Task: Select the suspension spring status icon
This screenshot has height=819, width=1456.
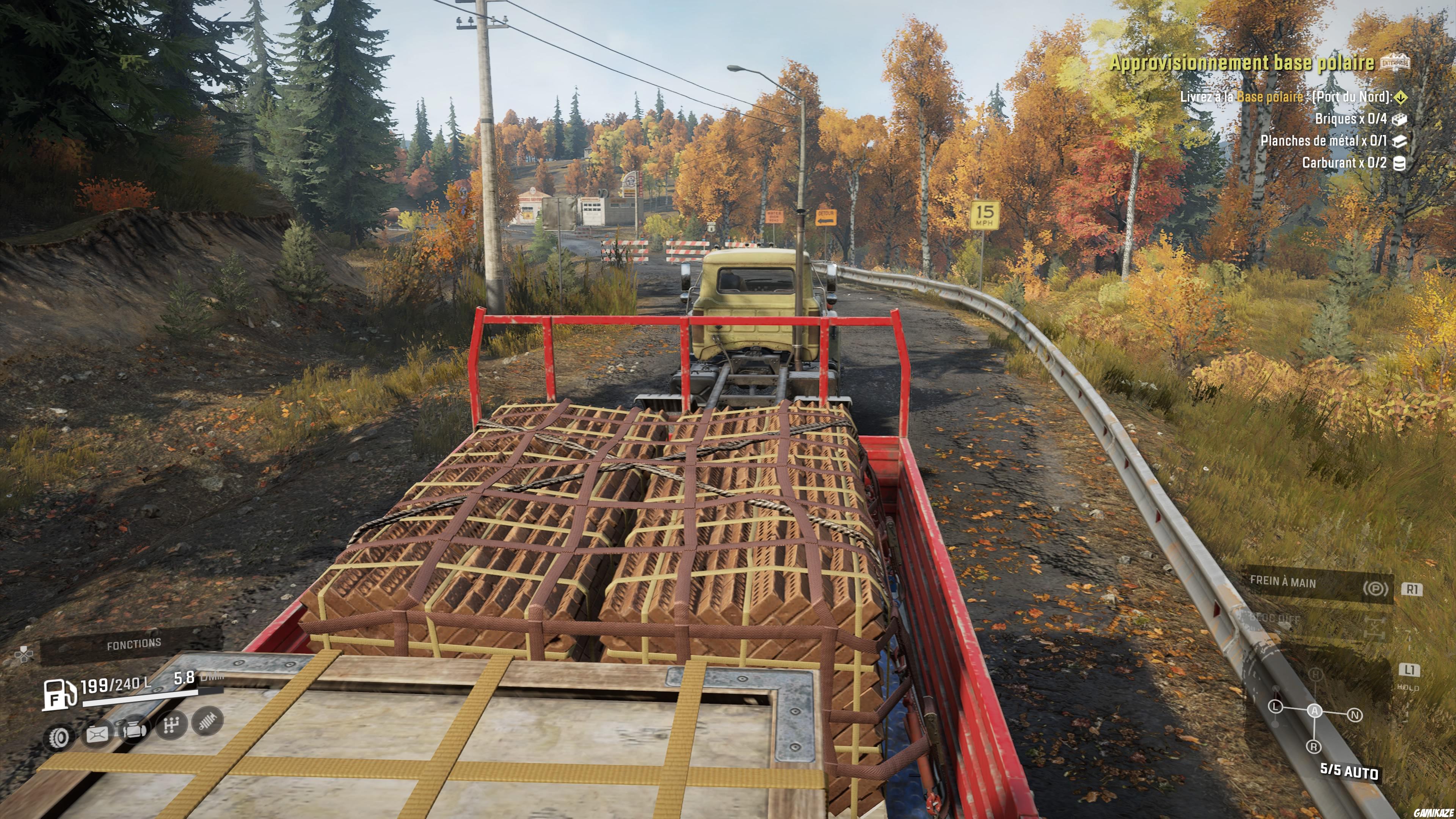Action: [207, 721]
